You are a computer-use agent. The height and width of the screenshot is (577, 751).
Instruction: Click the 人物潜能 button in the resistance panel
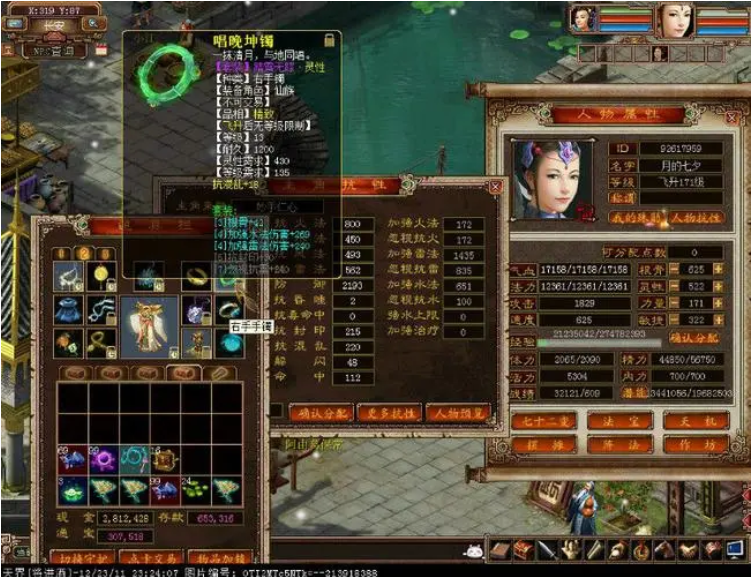click(x=456, y=412)
